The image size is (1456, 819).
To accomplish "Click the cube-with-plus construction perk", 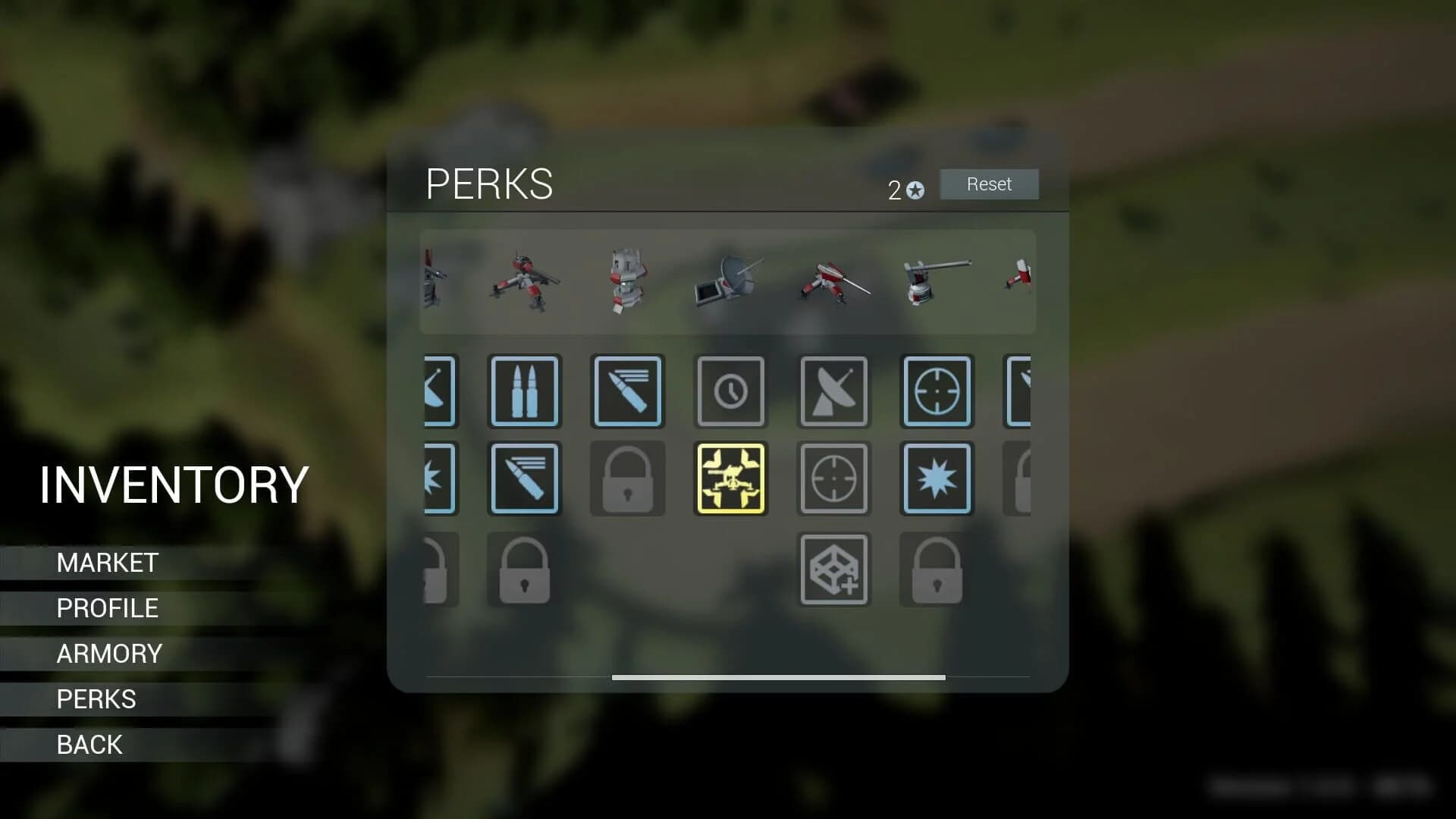I will tap(833, 568).
